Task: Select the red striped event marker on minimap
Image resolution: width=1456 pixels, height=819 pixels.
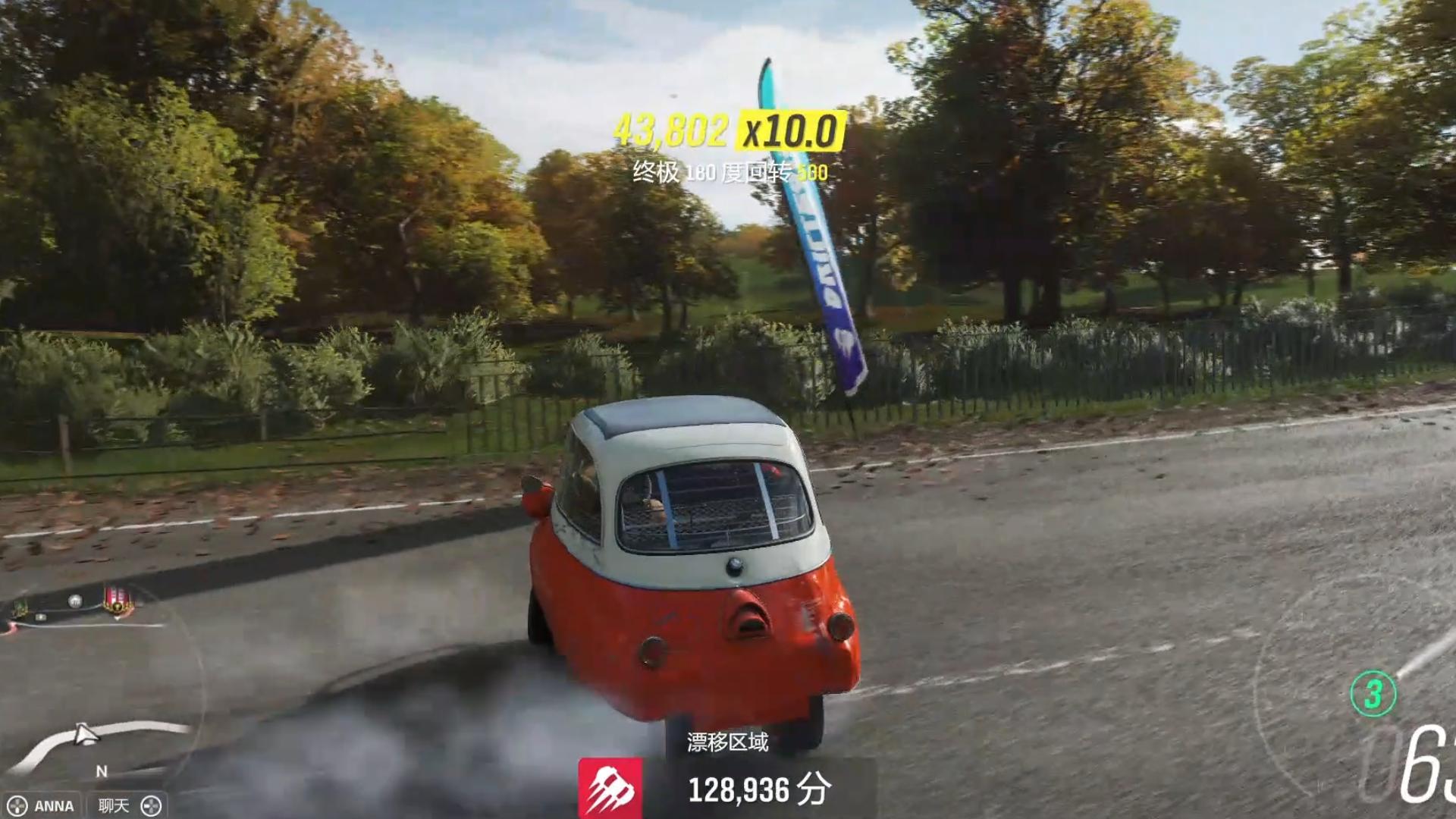Action: 118,600
